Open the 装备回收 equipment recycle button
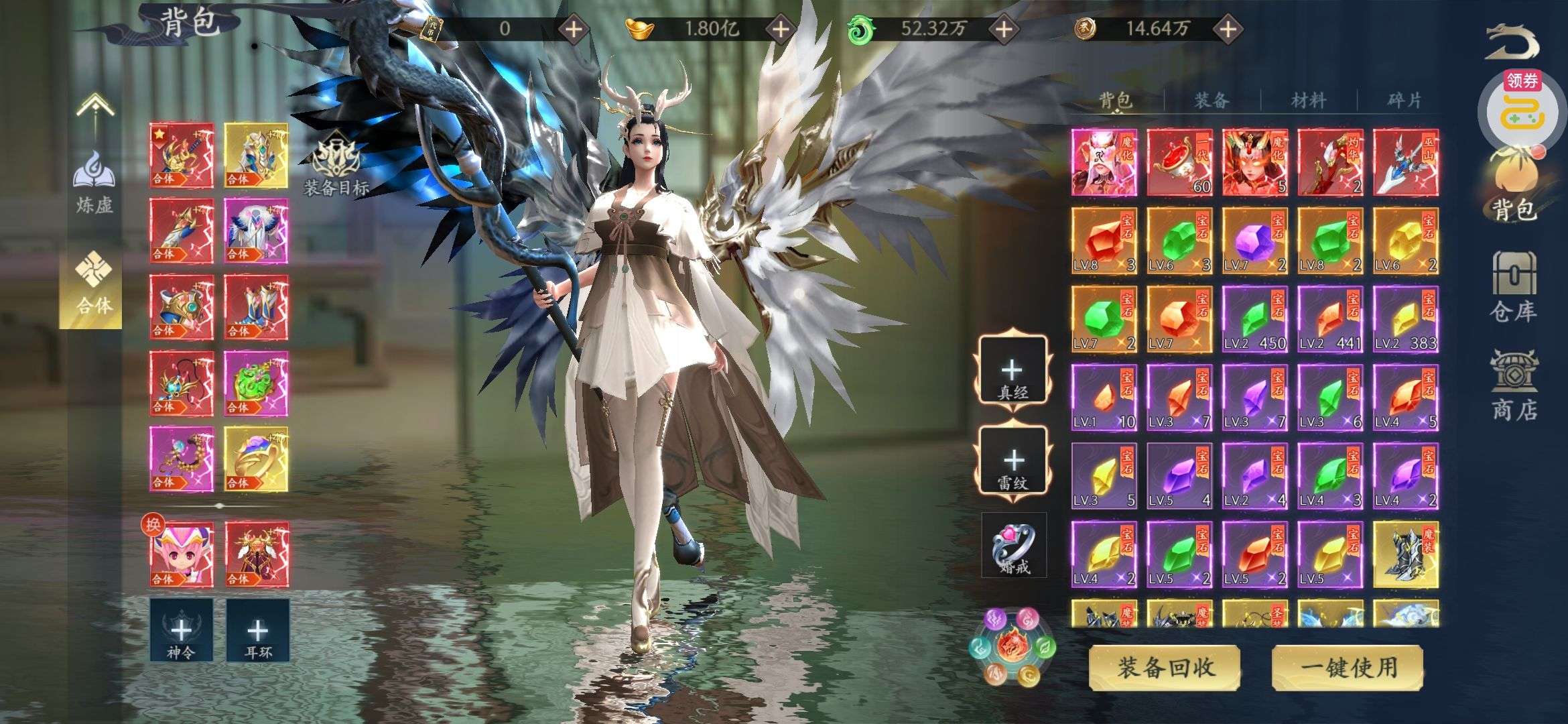 click(1165, 668)
